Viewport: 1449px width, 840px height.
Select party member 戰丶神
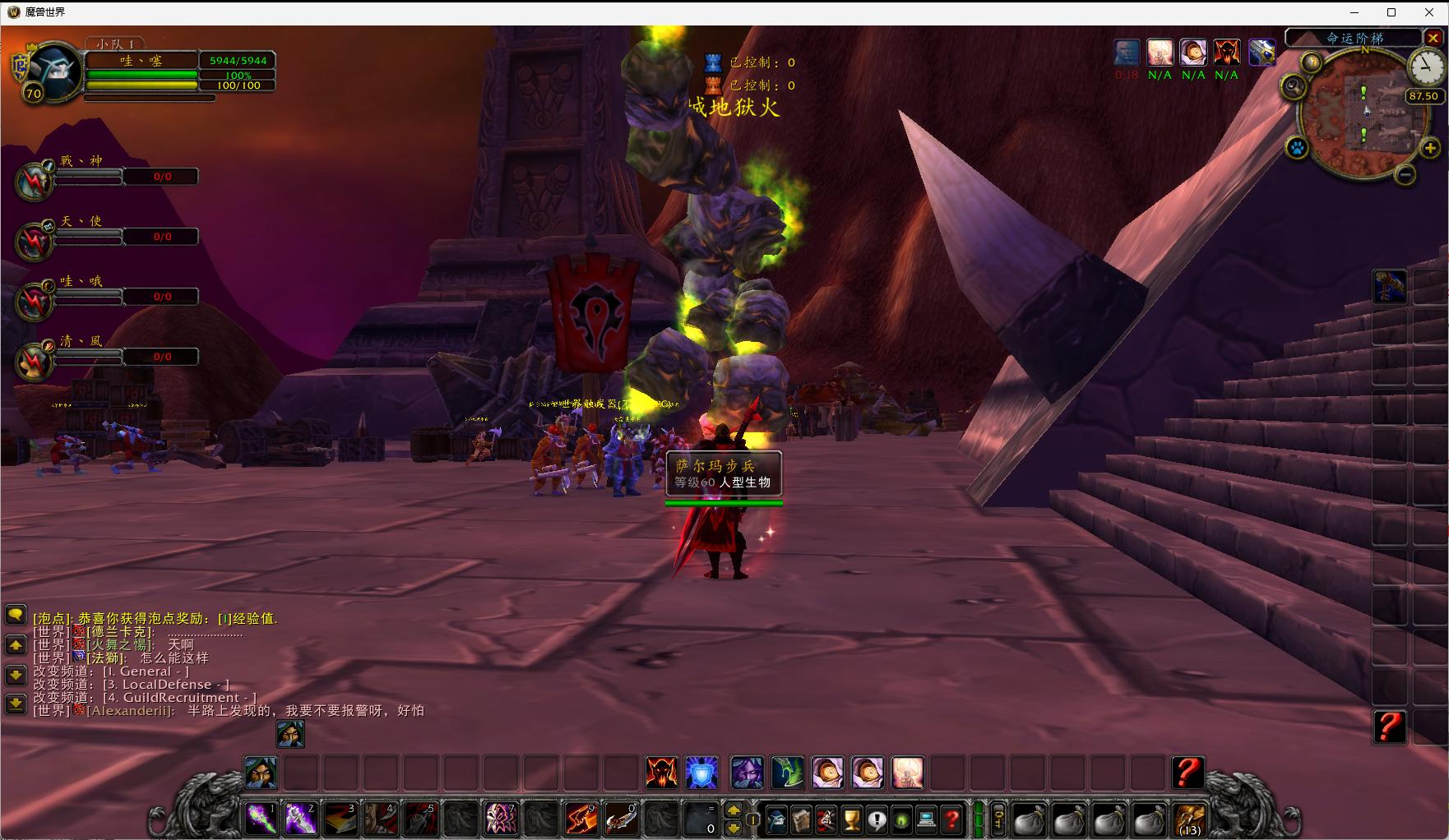point(35,179)
